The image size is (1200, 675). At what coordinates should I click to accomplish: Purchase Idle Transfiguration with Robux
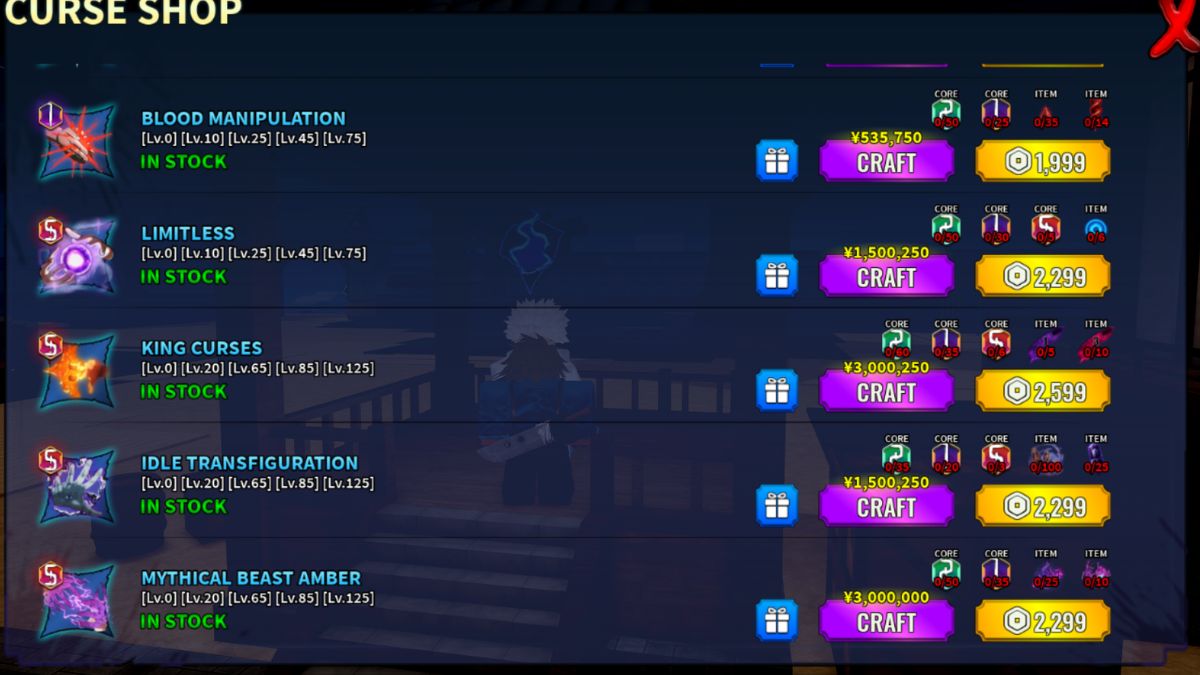coord(1043,507)
